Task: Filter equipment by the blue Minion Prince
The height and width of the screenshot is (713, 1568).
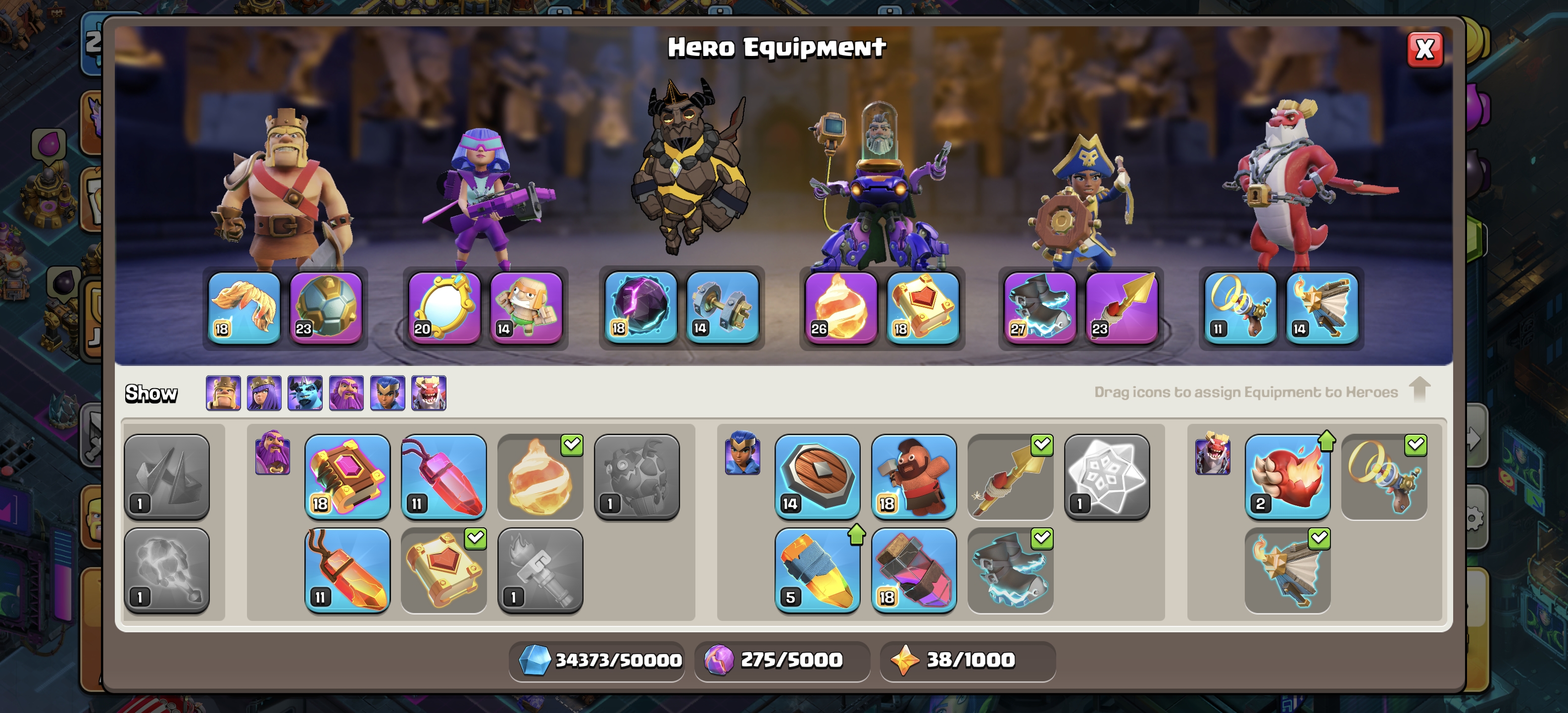Action: pos(305,393)
